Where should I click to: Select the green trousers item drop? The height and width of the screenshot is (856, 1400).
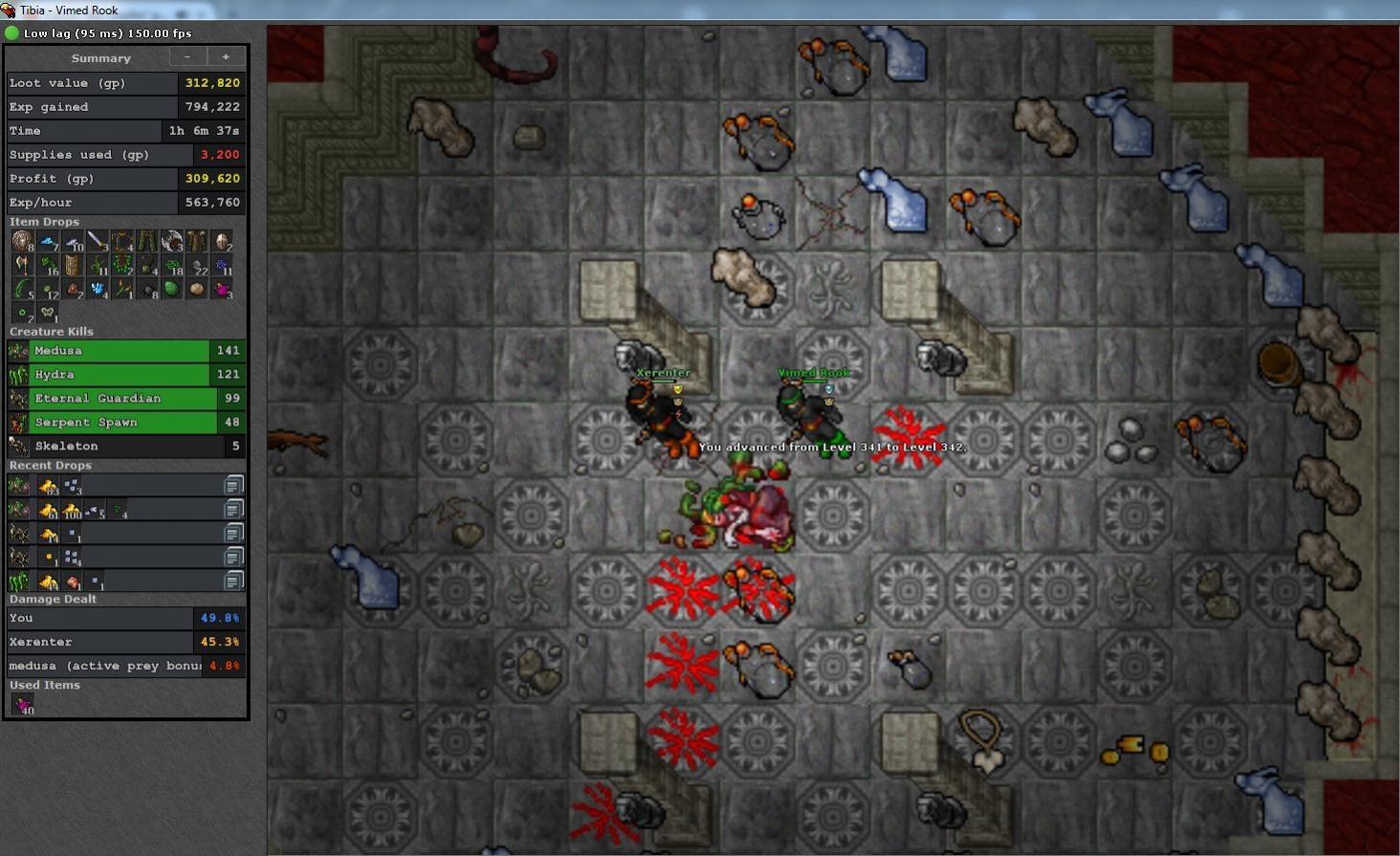pos(146,241)
